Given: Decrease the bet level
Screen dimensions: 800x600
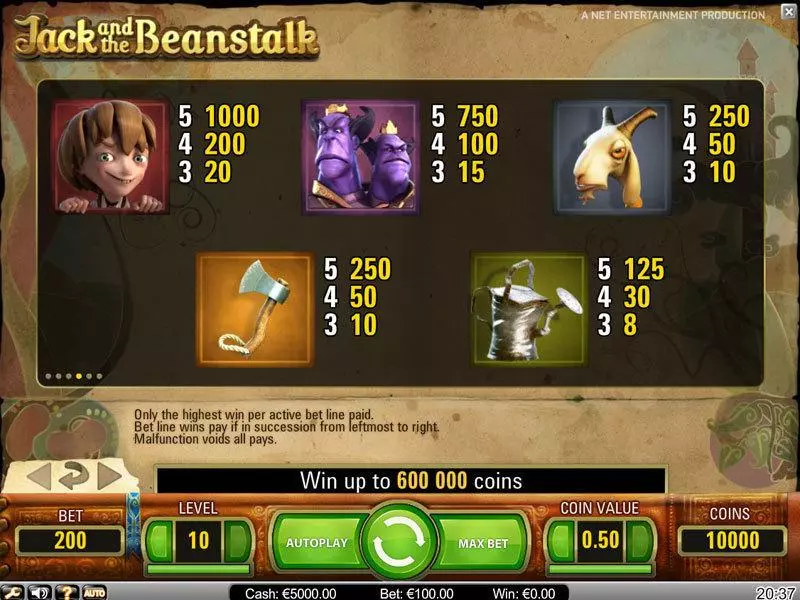Looking at the screenshot, I should 158,541.
